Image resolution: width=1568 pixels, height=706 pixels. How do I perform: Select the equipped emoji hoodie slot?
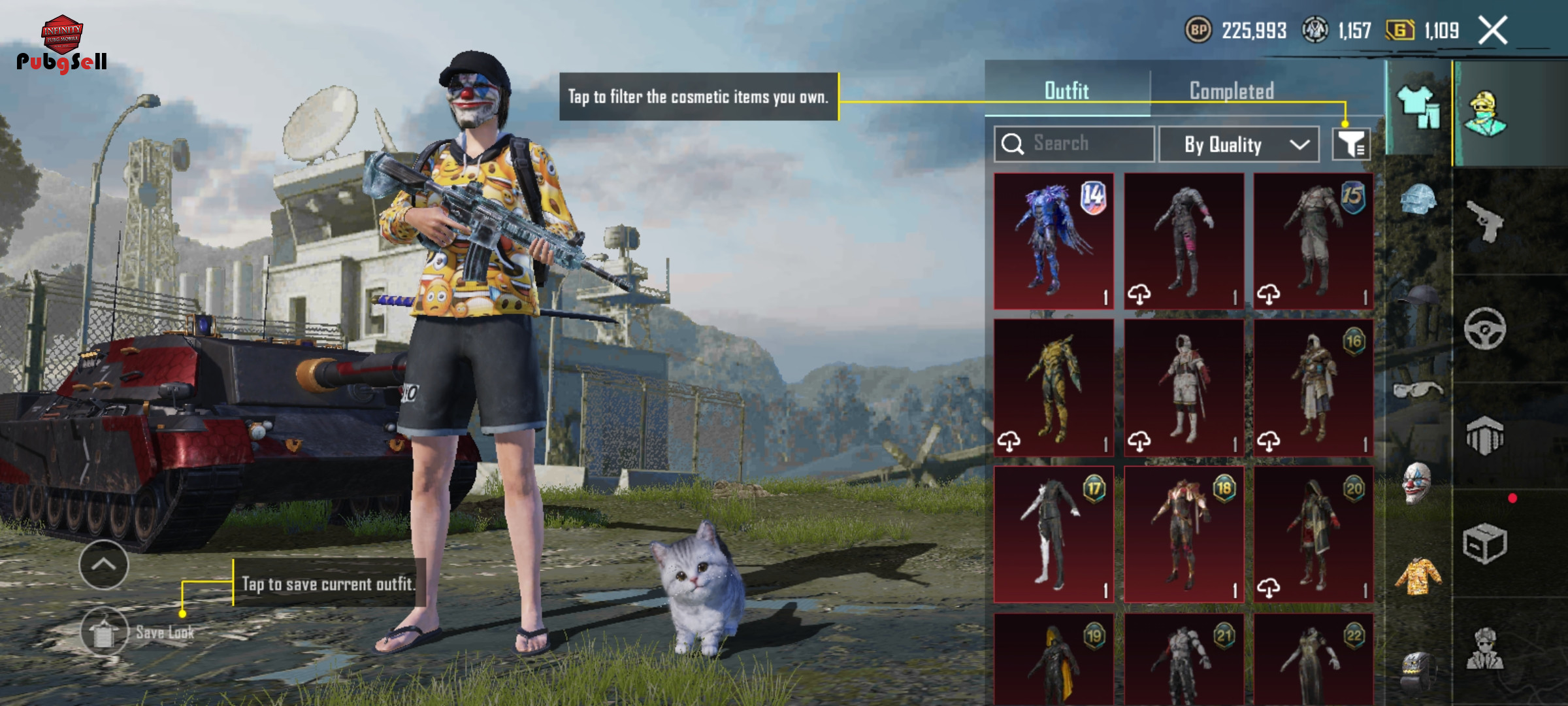pyautogui.click(x=1416, y=577)
